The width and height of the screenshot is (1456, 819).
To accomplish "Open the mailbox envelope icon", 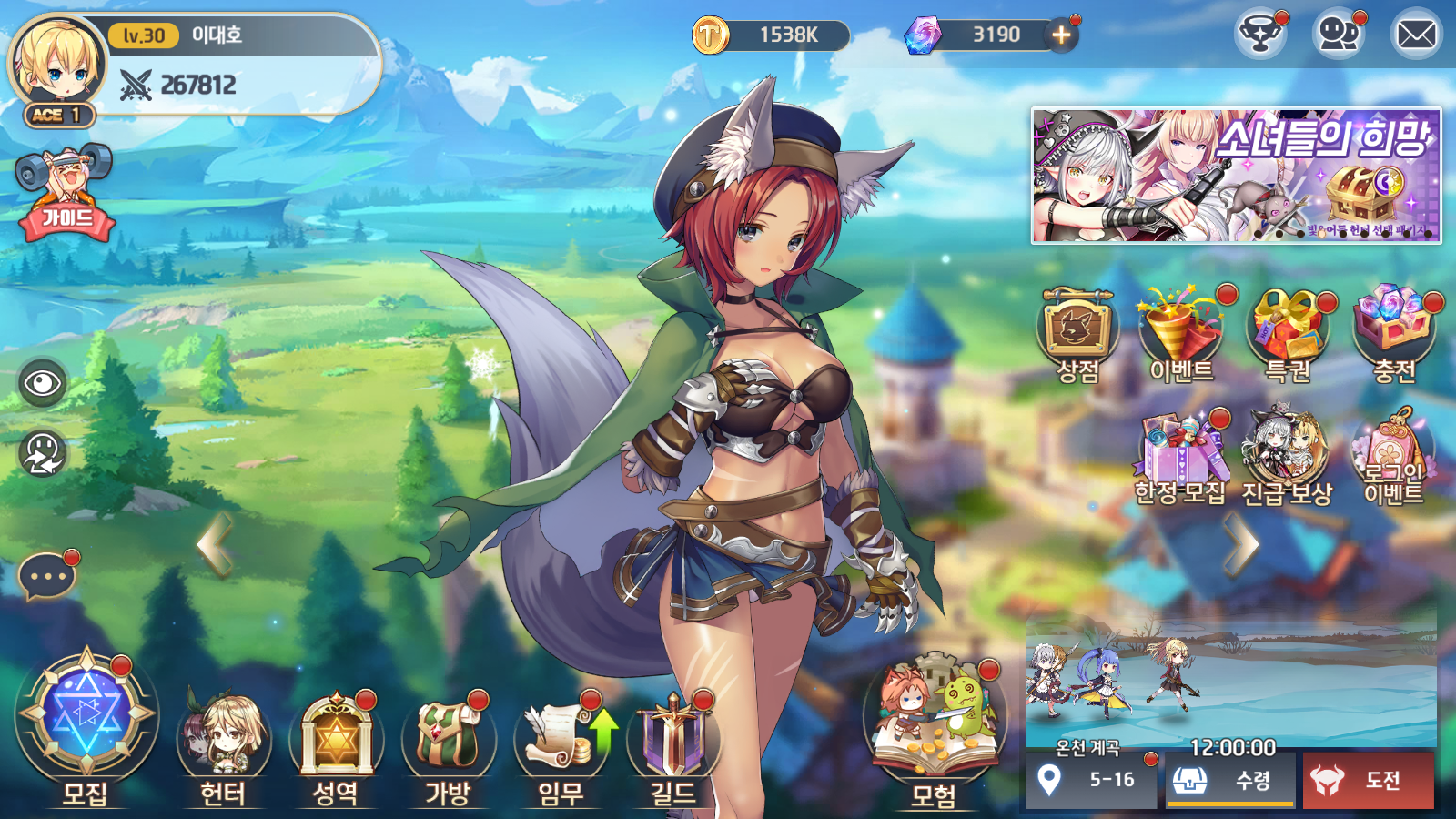I will (1416, 35).
